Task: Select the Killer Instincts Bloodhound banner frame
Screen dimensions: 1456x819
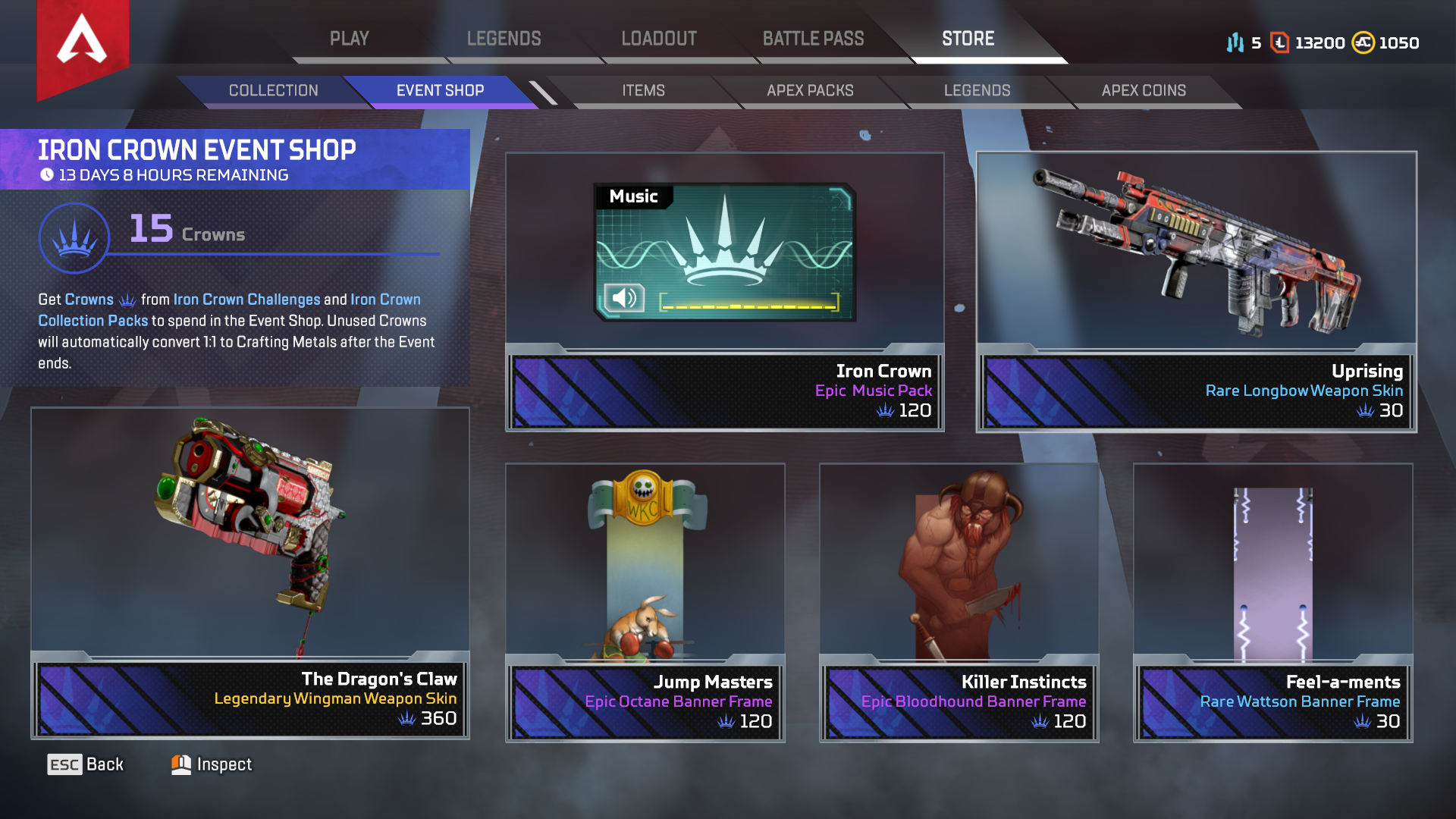Action: coord(959,599)
